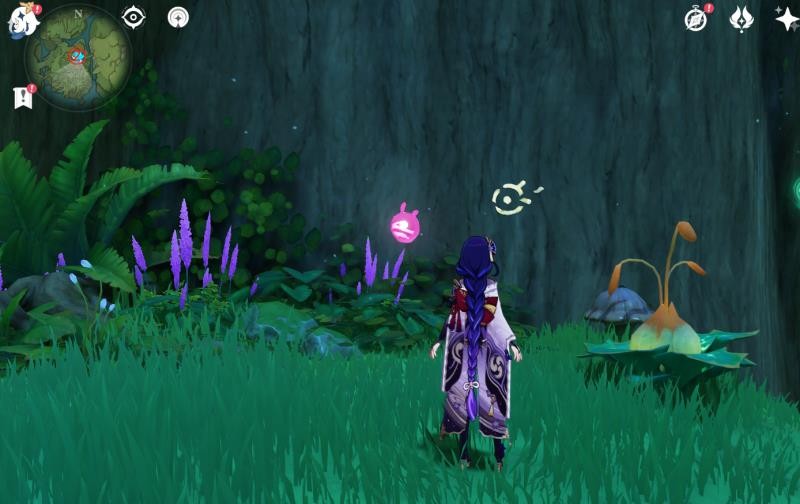Viewport: 800px width, 504px height.
Task: Open the Paimon menu
Action: pos(22,20)
